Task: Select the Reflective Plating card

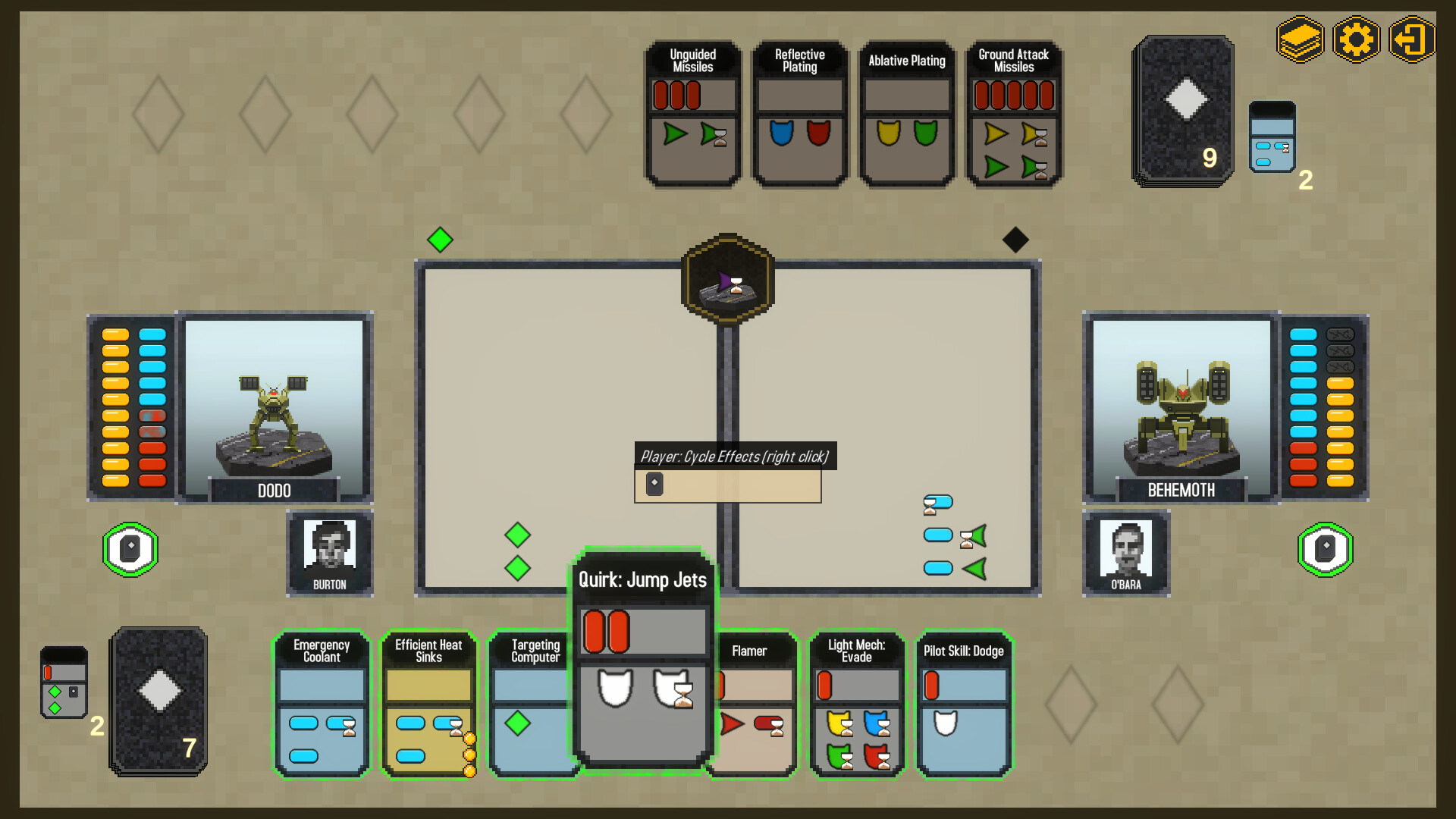Action: [799, 114]
